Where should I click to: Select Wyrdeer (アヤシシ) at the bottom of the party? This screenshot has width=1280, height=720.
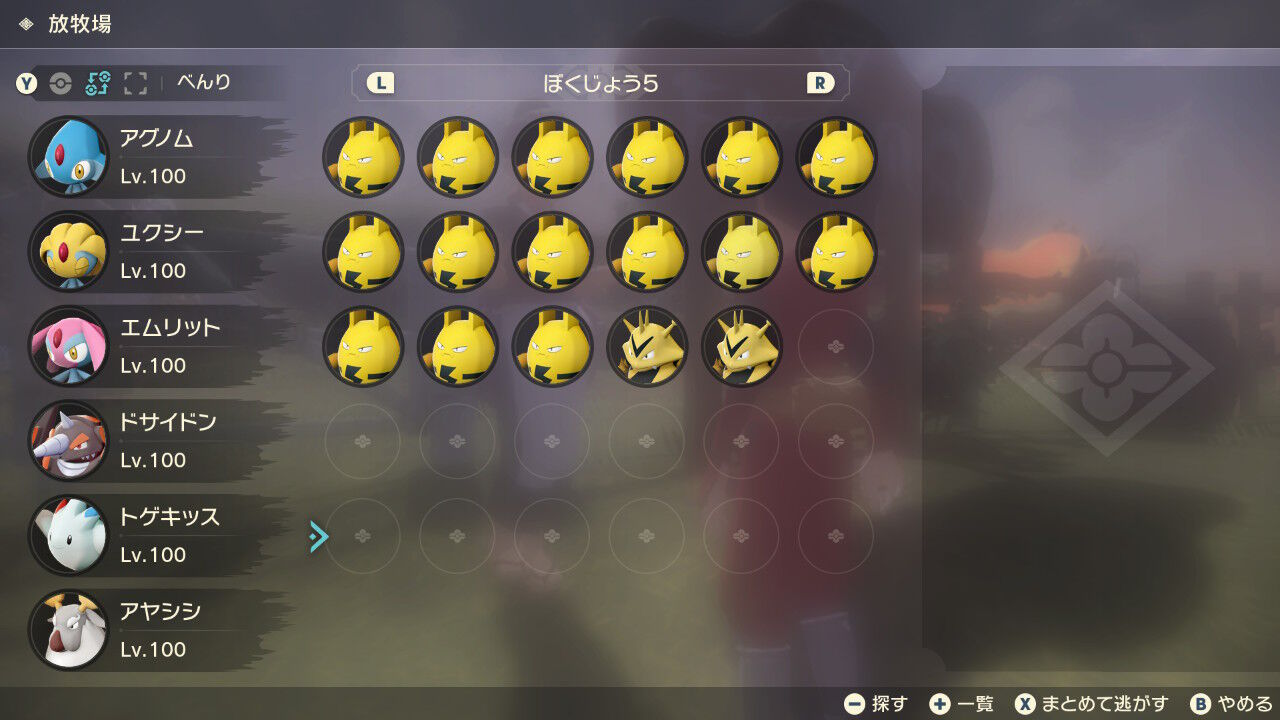[140, 630]
